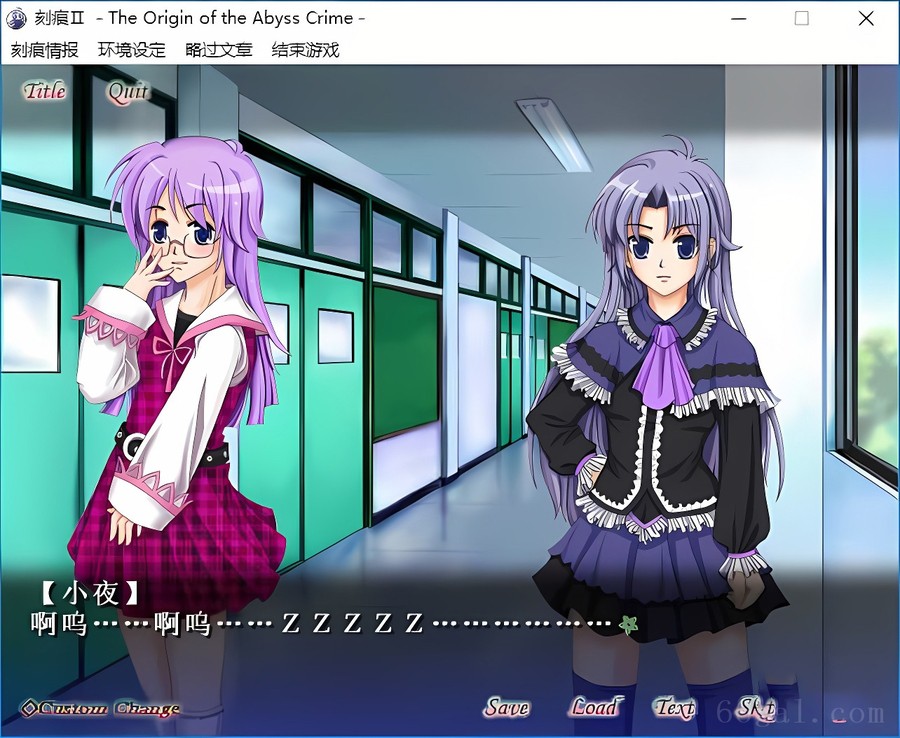Screen dimensions: 900x738
Task: Close the game window
Action: (866, 18)
